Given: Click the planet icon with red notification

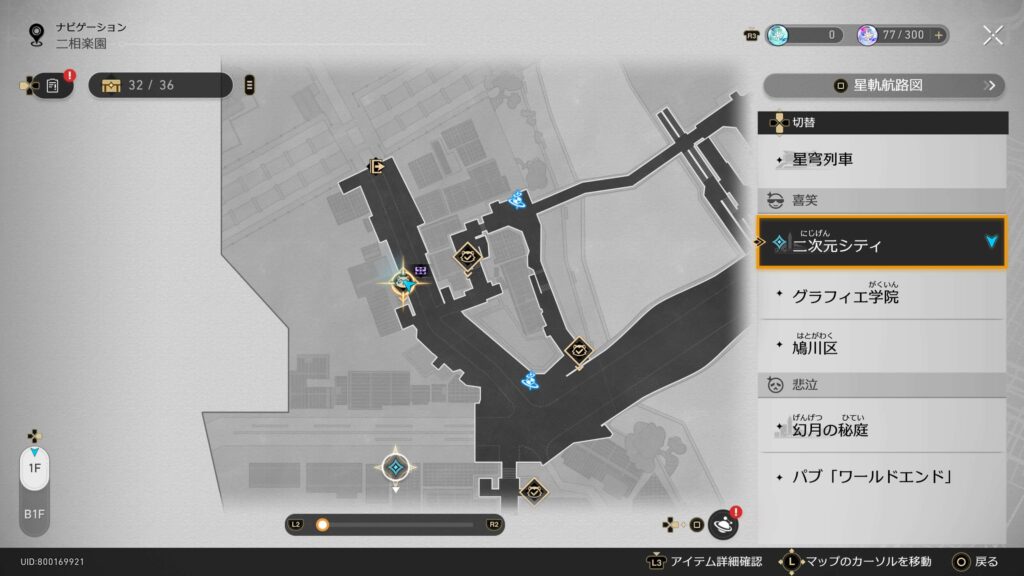Looking at the screenshot, I should click(722, 523).
